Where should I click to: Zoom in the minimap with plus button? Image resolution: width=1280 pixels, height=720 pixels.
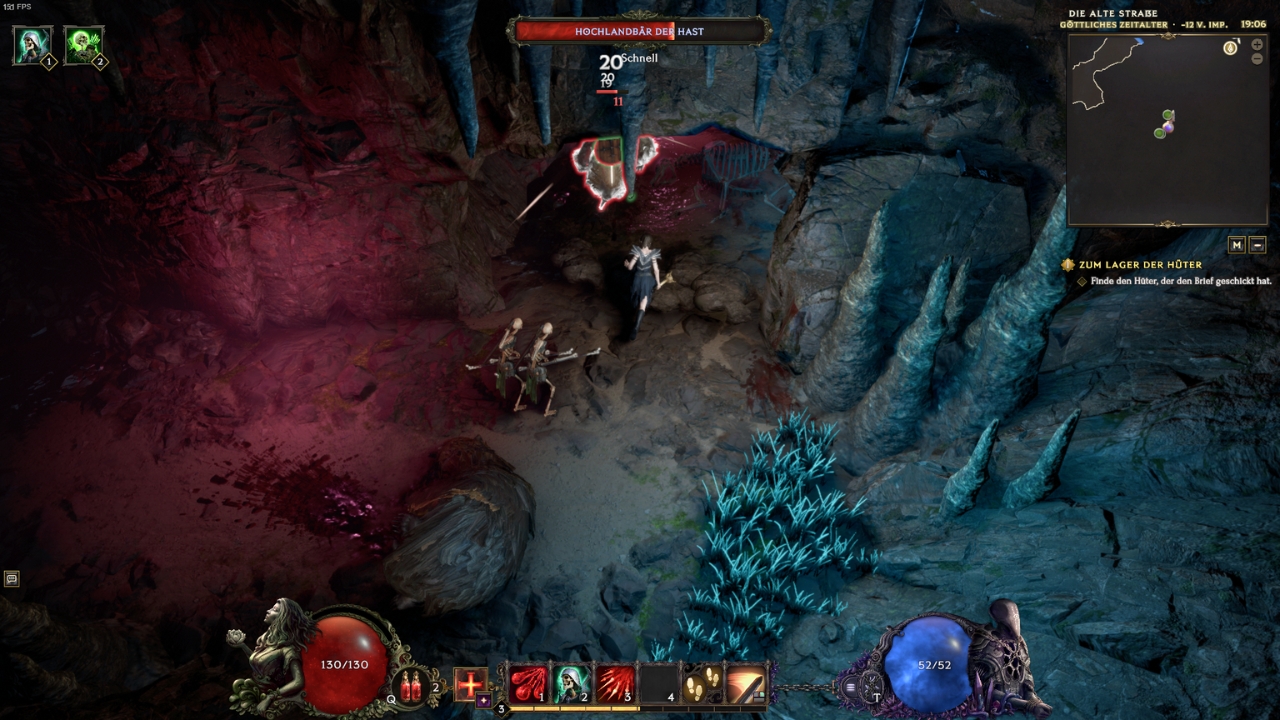(1257, 45)
